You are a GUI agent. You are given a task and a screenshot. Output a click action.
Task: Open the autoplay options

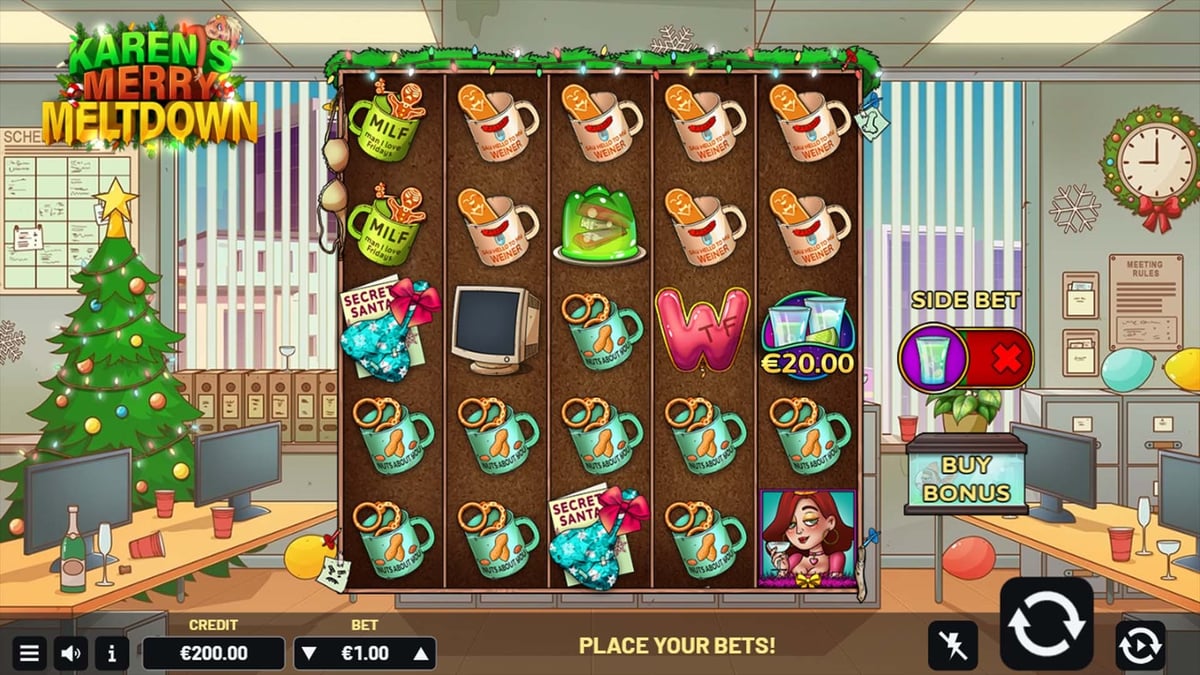[1140, 645]
